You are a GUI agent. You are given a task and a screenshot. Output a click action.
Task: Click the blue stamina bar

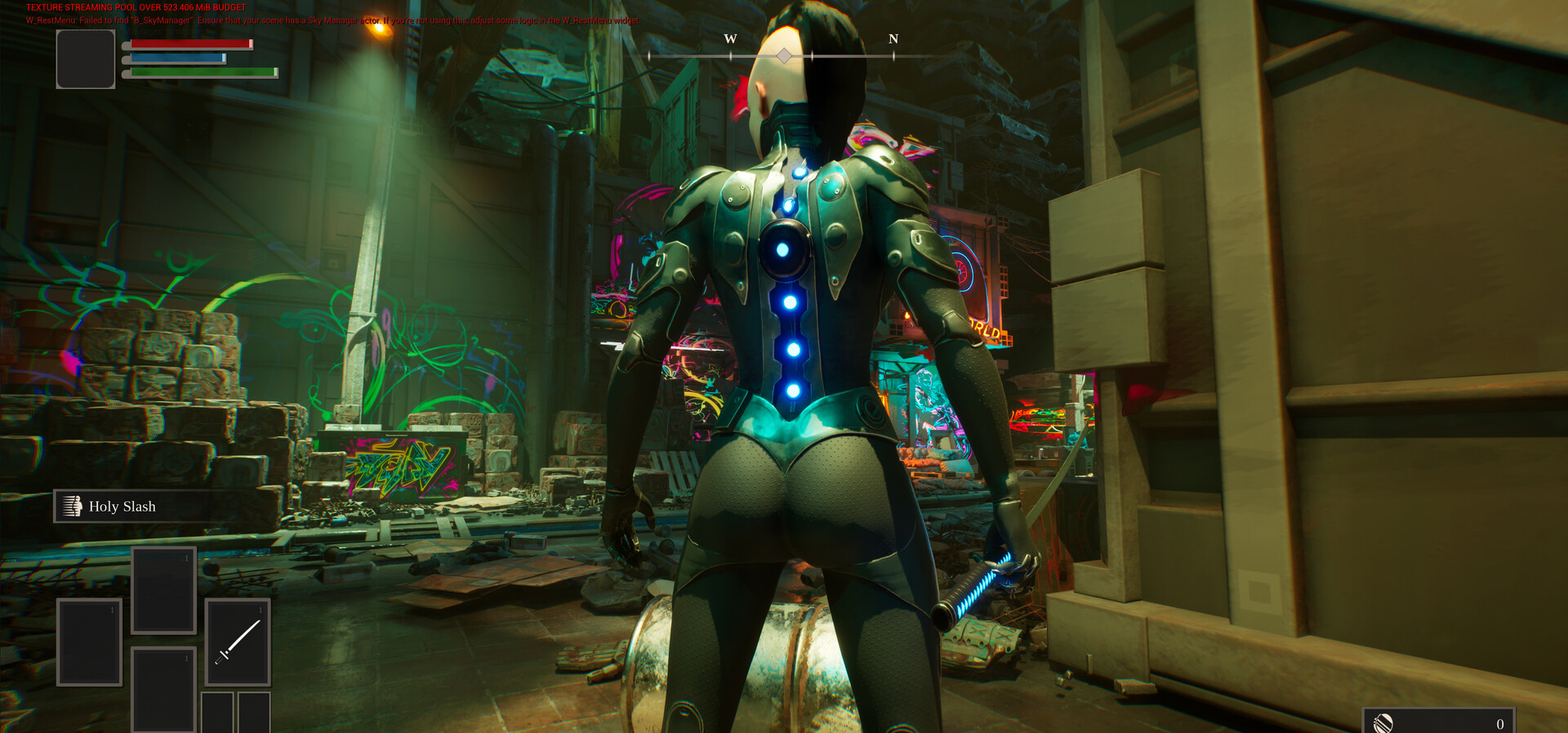click(178, 58)
